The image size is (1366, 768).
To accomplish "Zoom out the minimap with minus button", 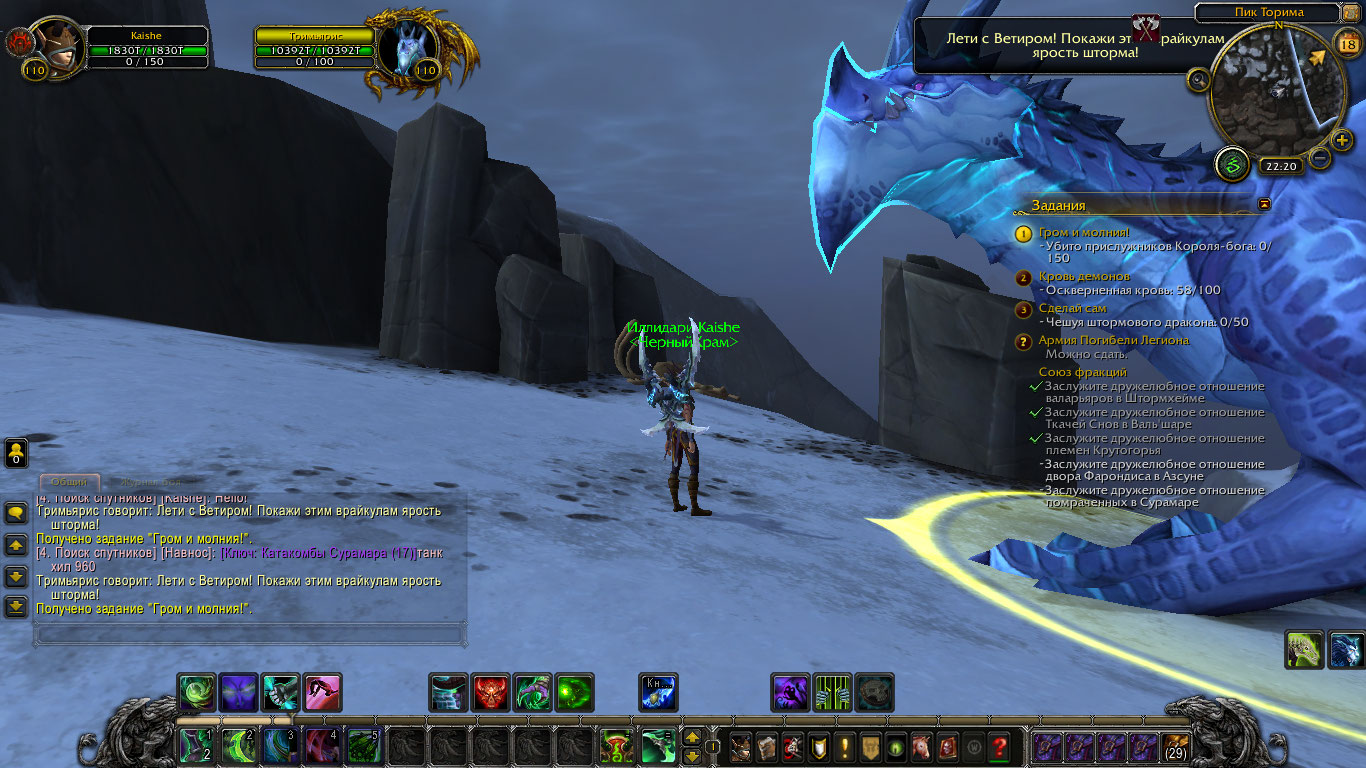I will tap(1320, 157).
